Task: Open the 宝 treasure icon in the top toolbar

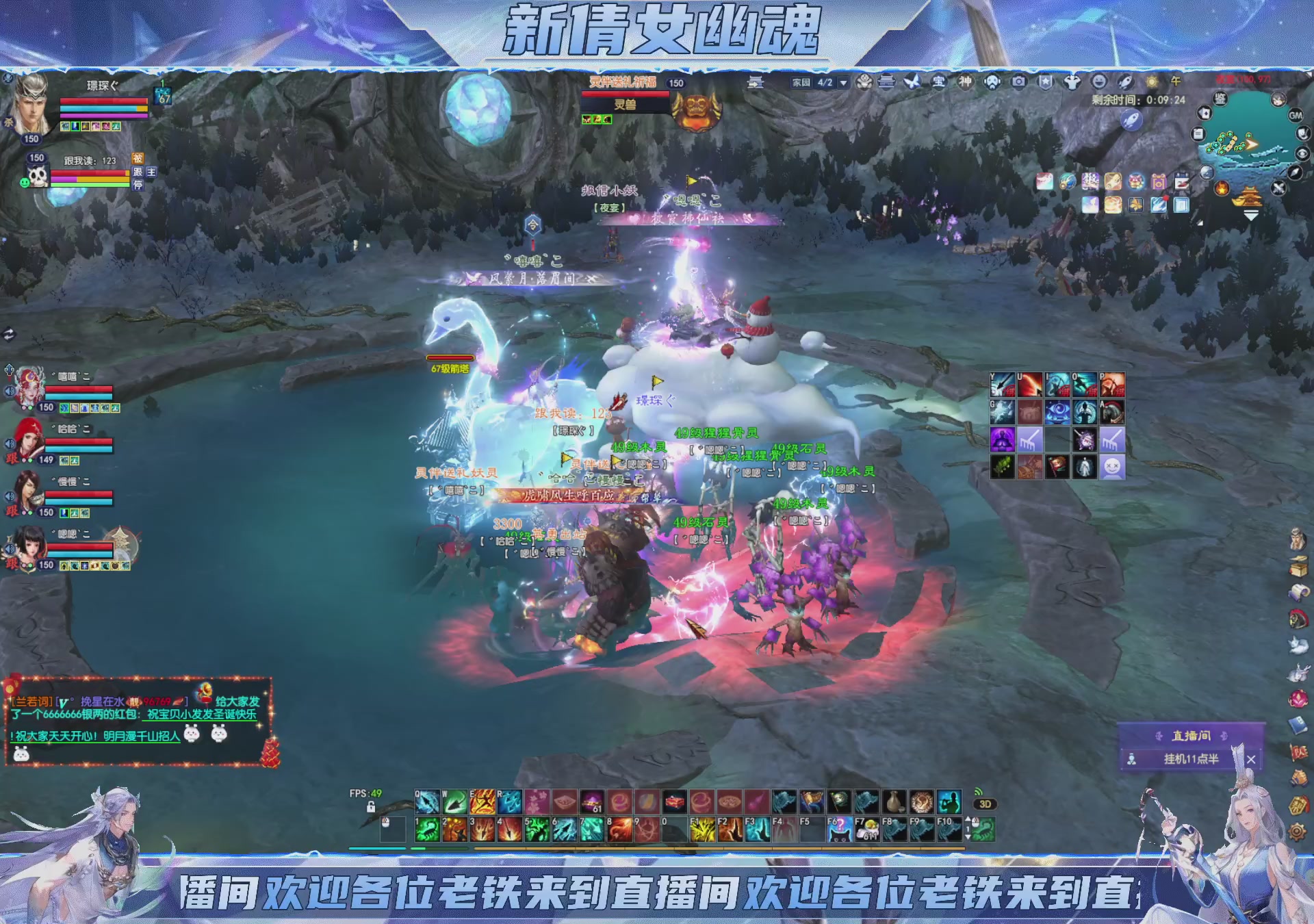Action: click(x=940, y=81)
